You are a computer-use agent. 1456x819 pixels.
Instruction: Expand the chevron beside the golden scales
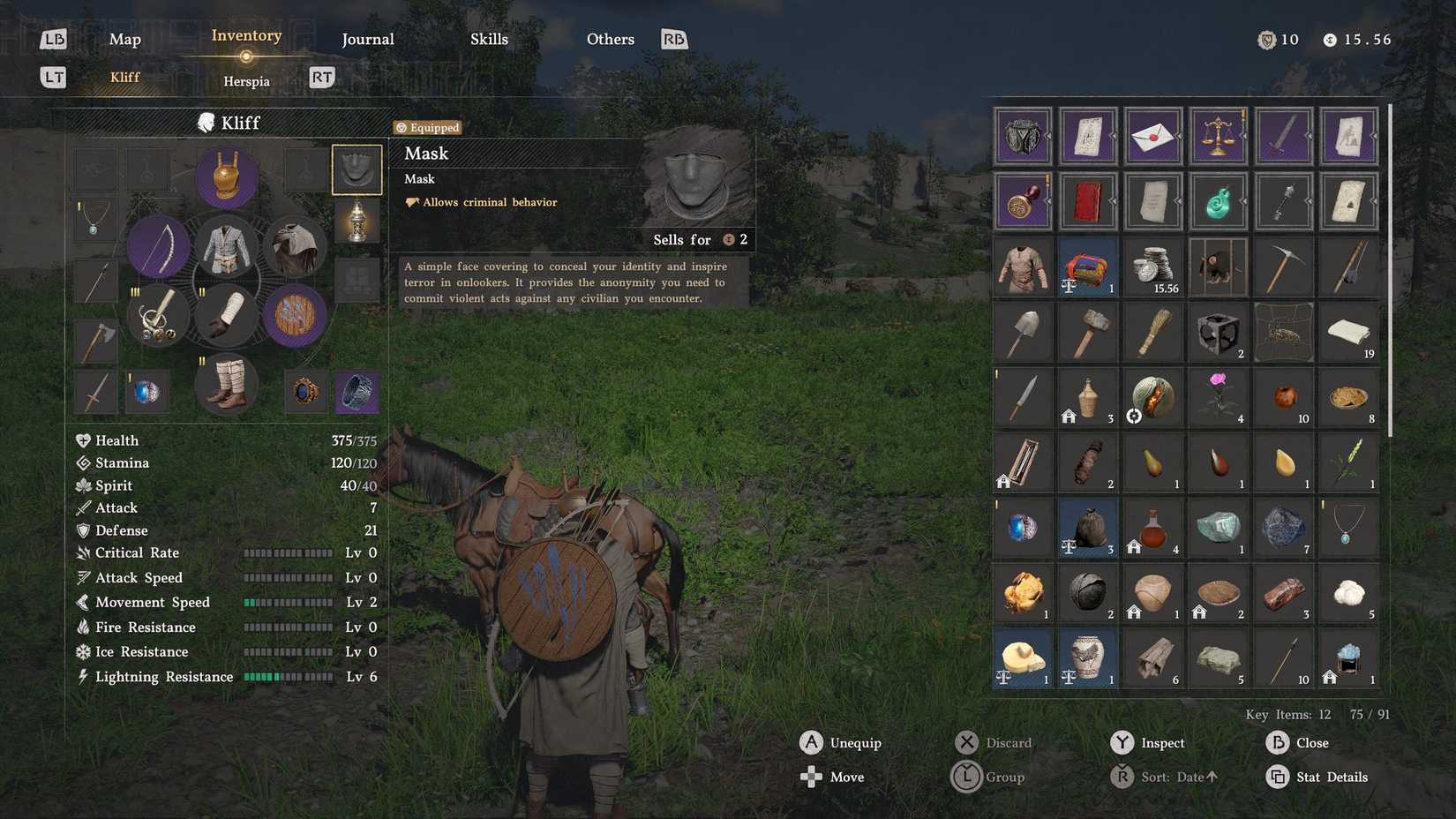pos(1246,137)
